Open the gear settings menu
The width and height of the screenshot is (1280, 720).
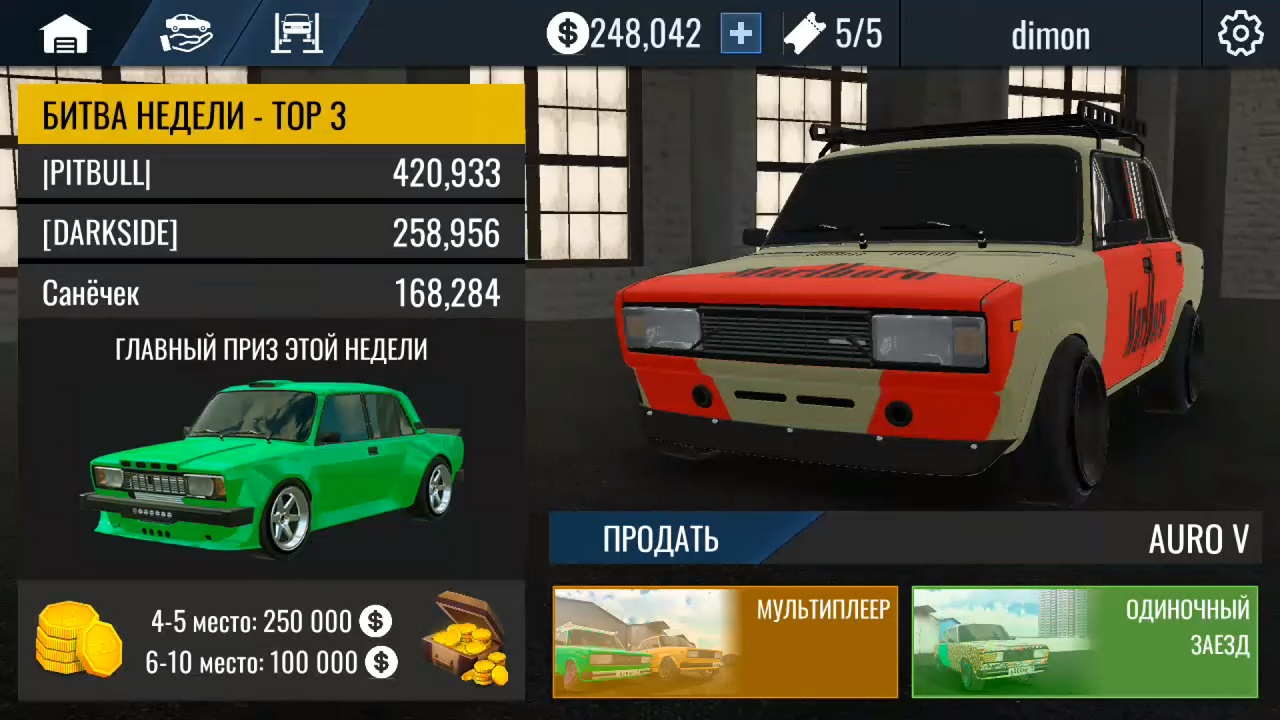coord(1240,35)
